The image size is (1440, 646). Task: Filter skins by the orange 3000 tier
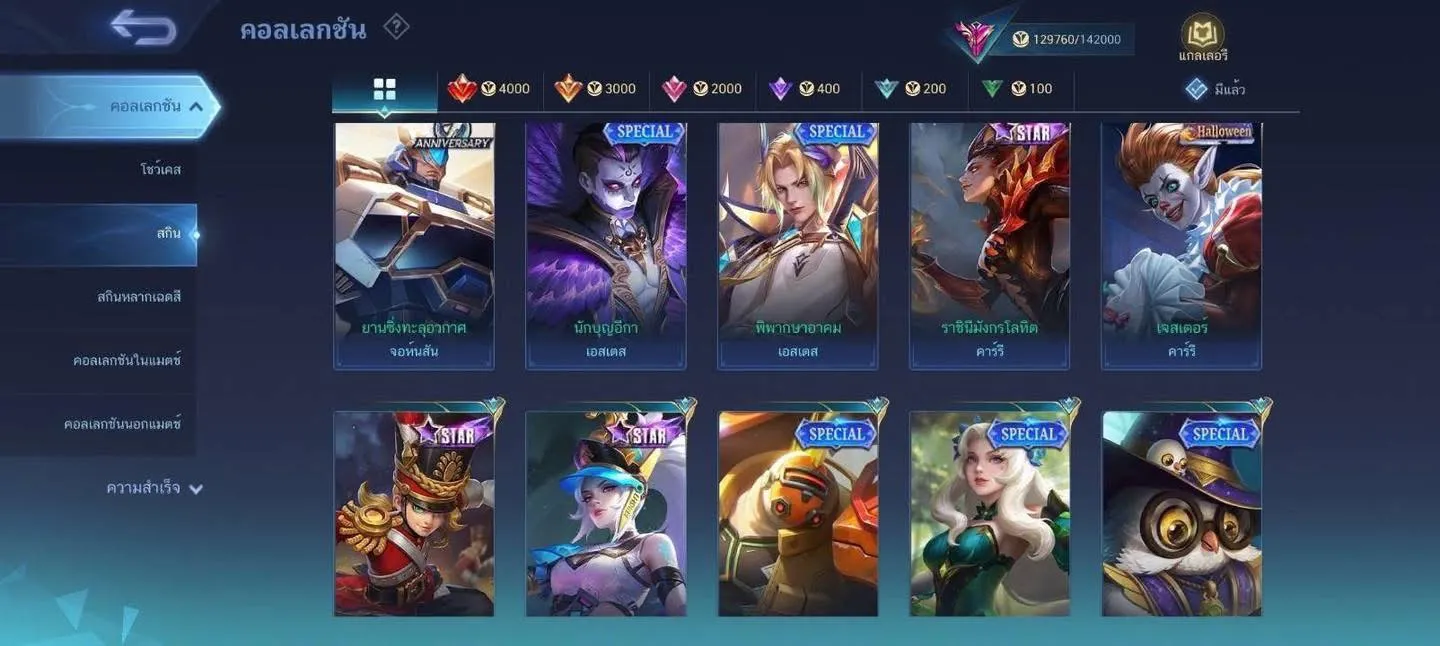[595, 89]
